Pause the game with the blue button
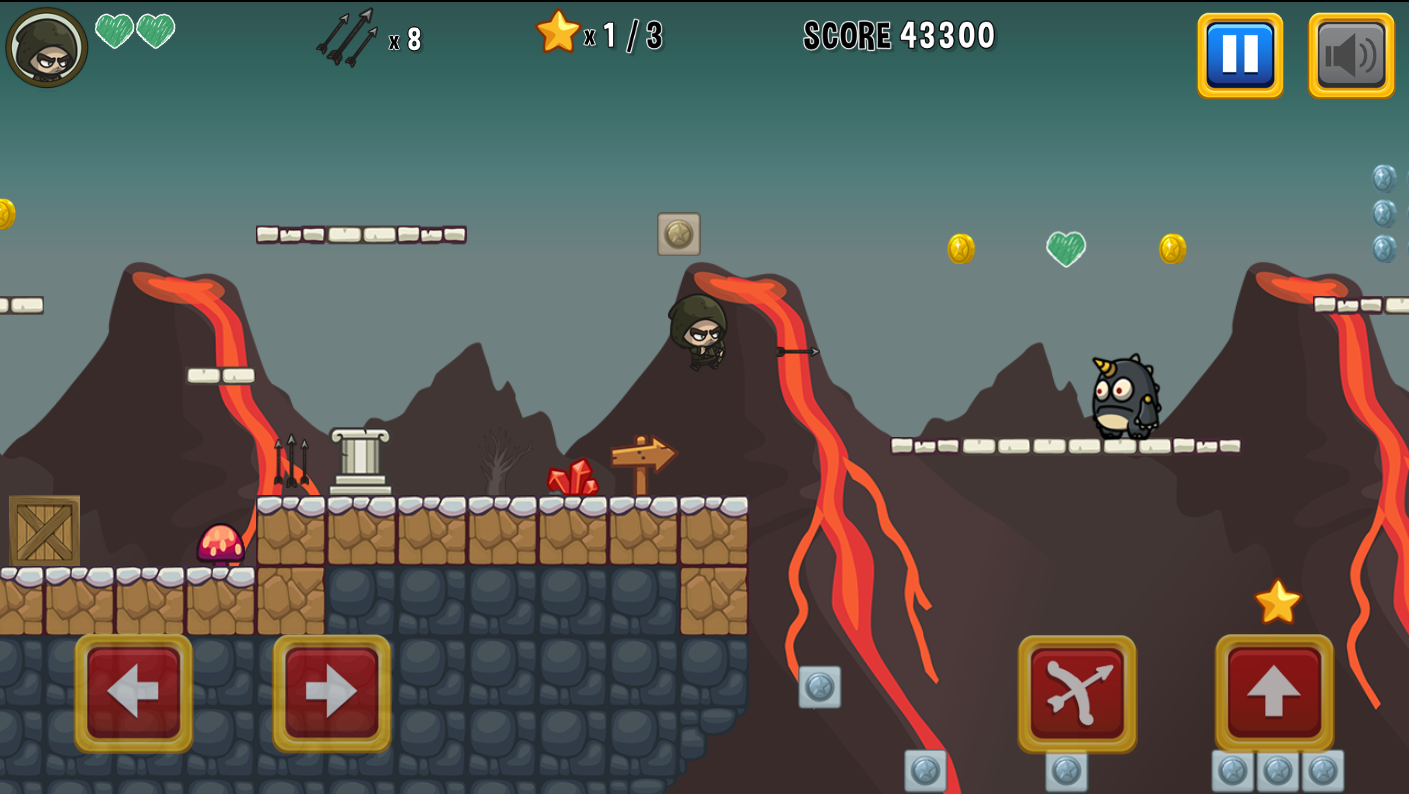1409x794 pixels. tap(1240, 55)
